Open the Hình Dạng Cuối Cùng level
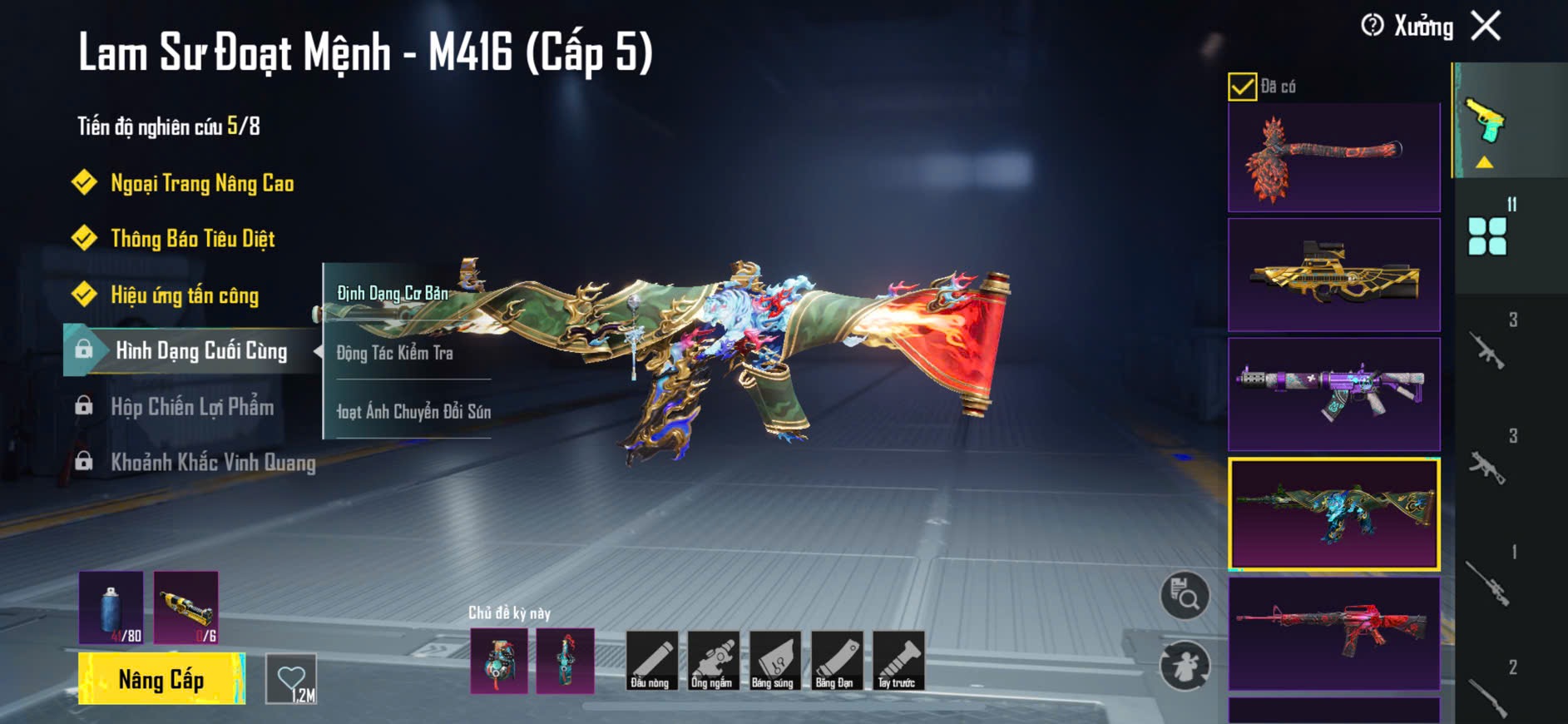 (200, 350)
